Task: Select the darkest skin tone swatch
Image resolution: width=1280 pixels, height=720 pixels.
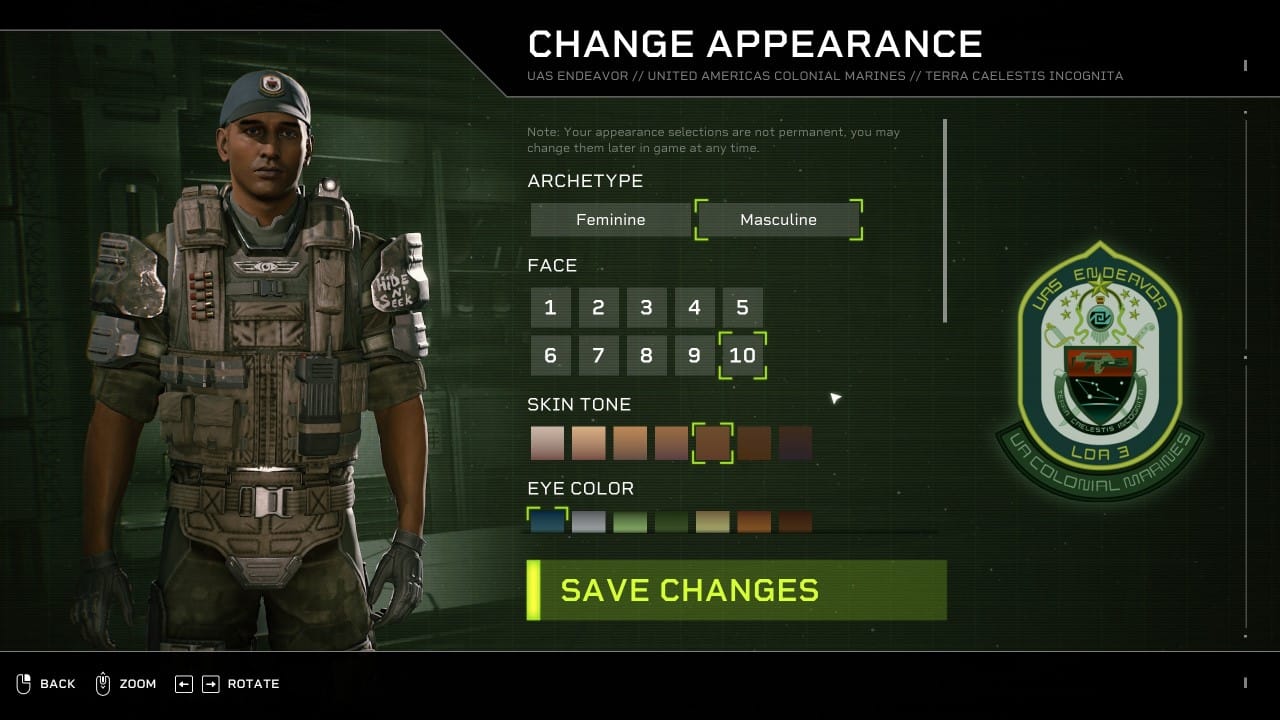Action: pos(795,443)
